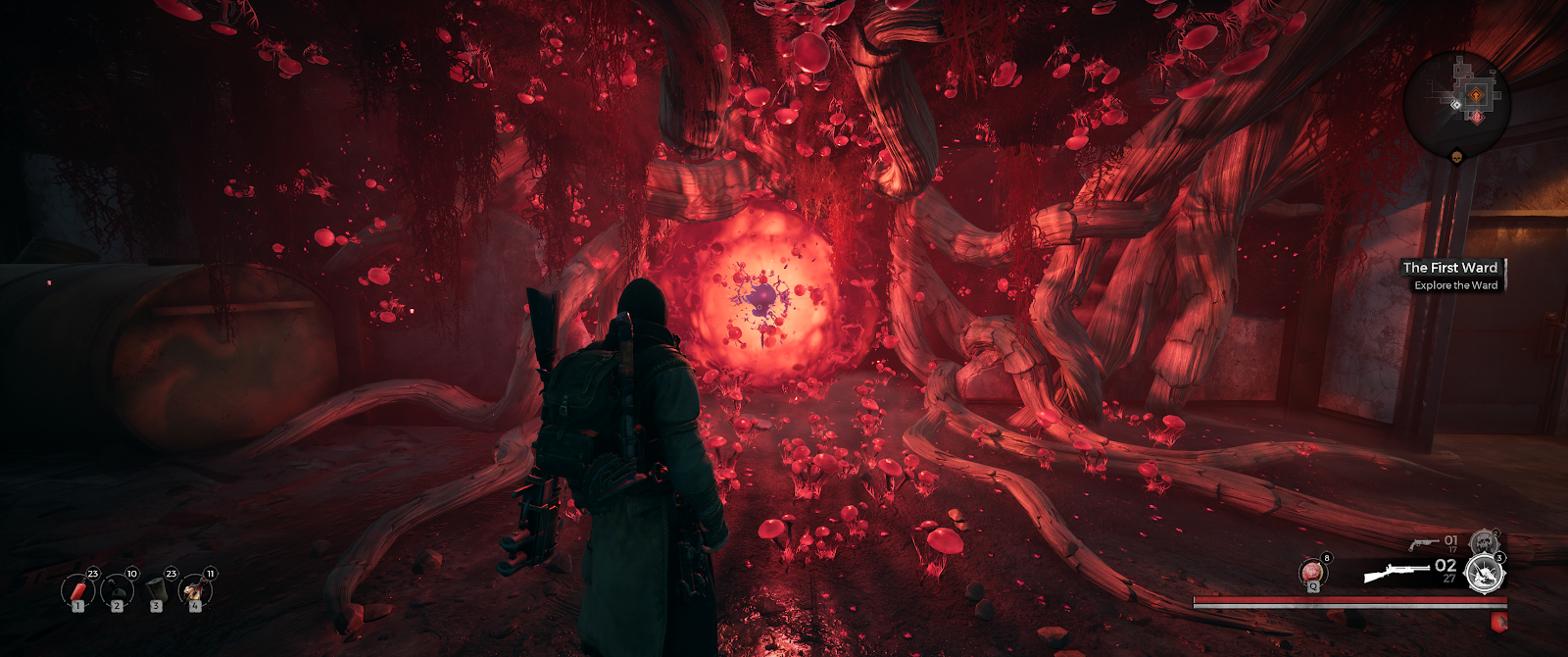Open The First Ward quest tracker
Image resolution: width=1568 pixels, height=657 pixels.
point(1451,276)
